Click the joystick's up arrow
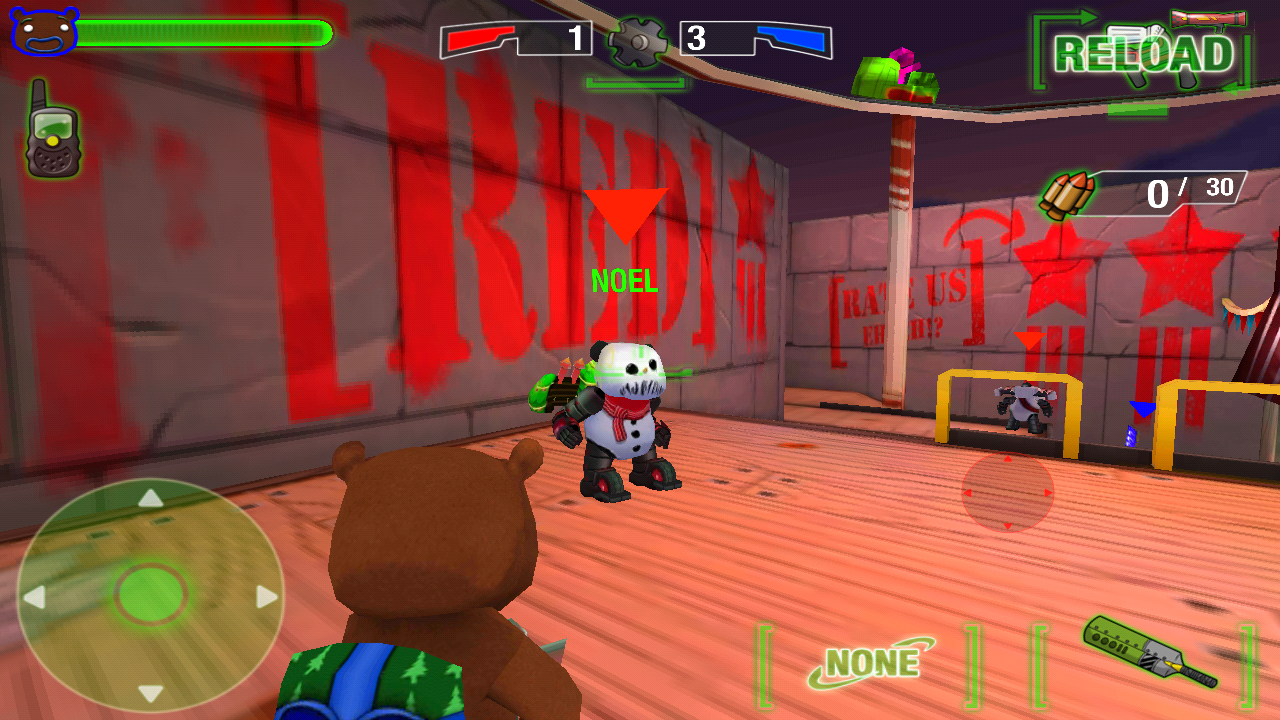 150,498
